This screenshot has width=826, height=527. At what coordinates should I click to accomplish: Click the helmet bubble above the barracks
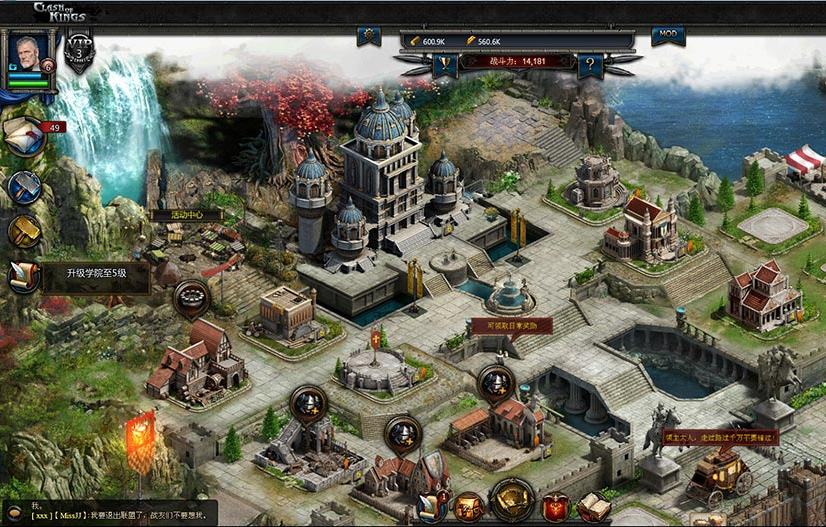tap(495, 383)
